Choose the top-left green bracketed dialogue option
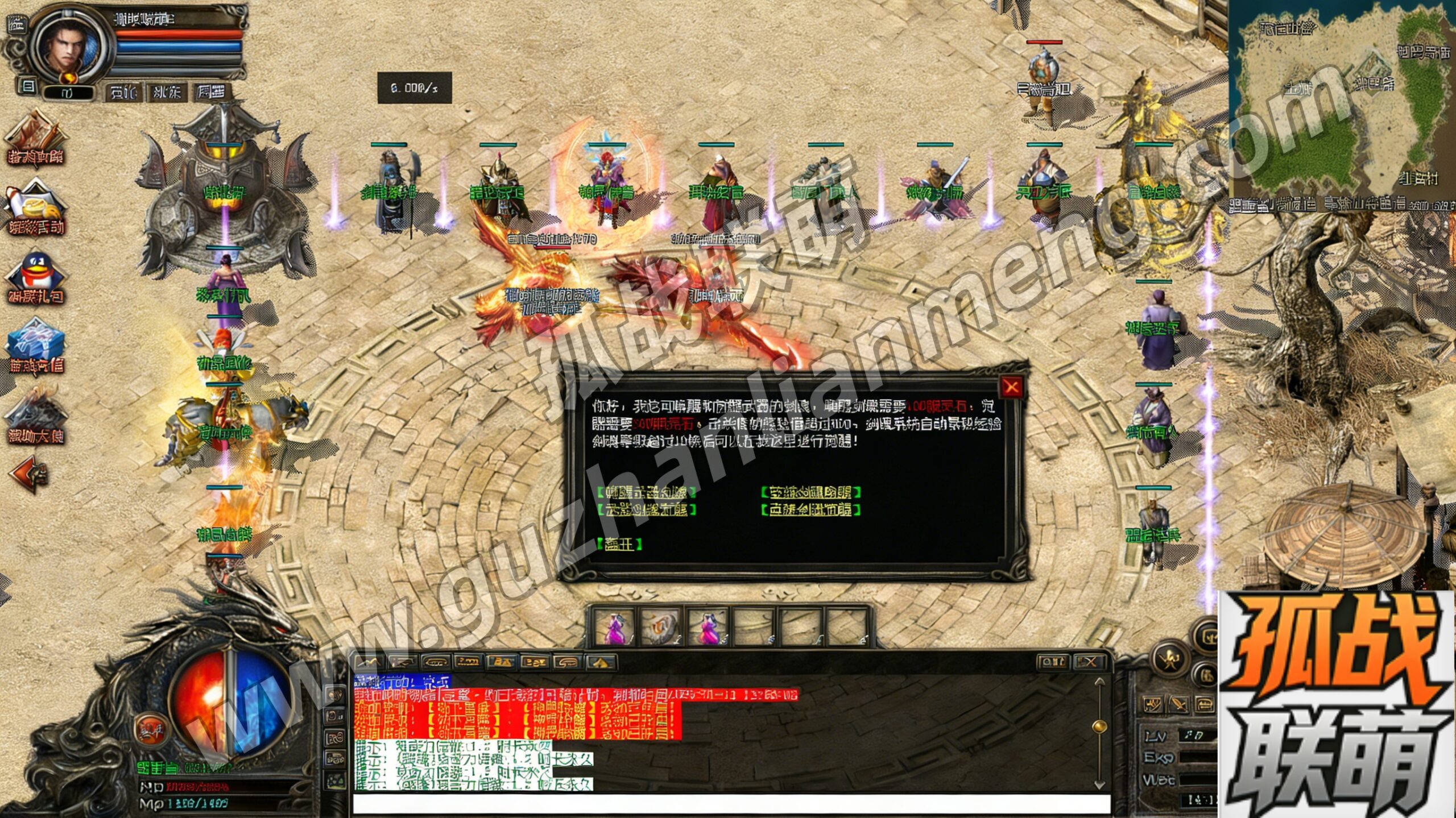 click(646, 492)
